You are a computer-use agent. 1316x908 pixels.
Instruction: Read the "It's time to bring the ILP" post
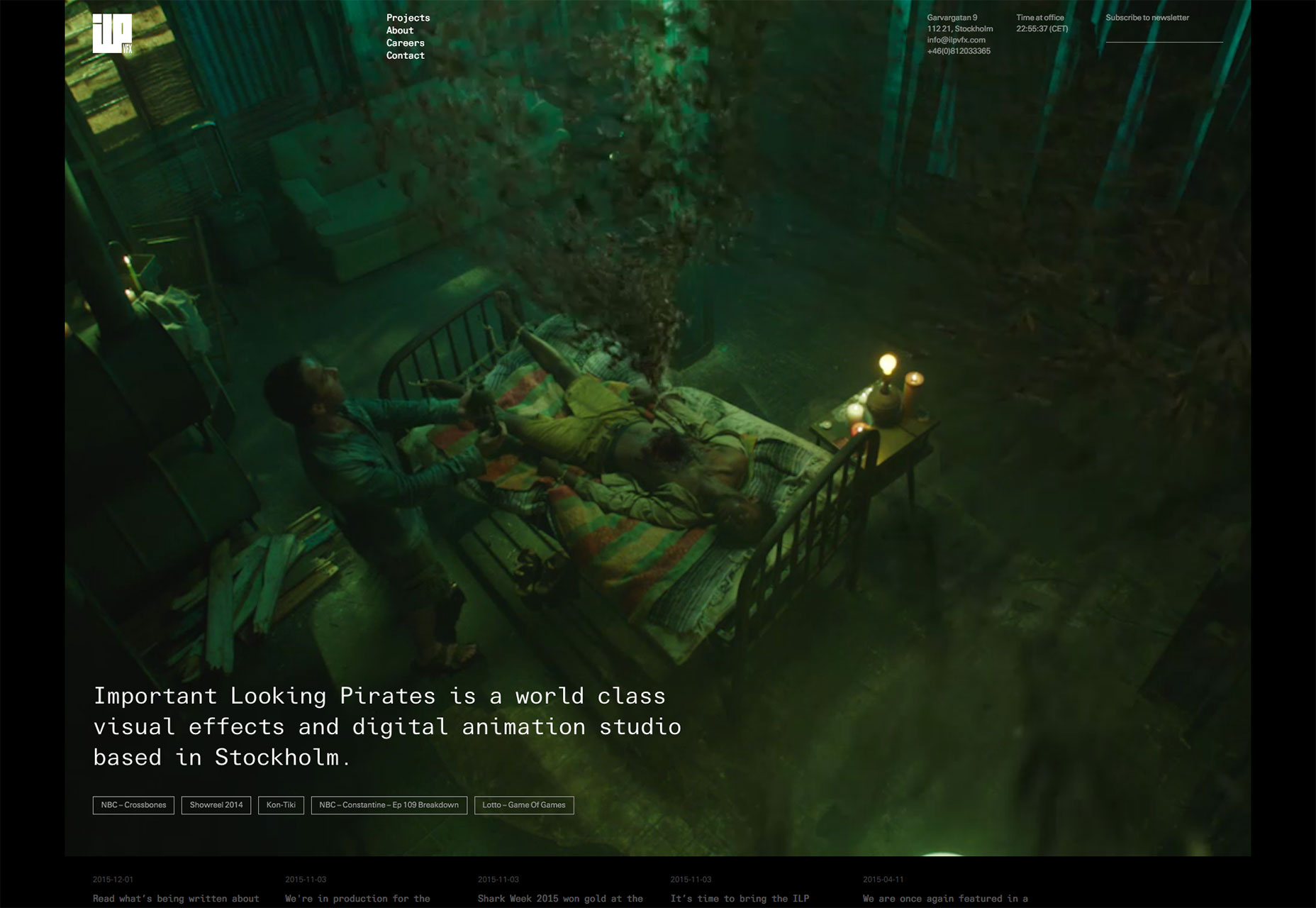coord(740,898)
